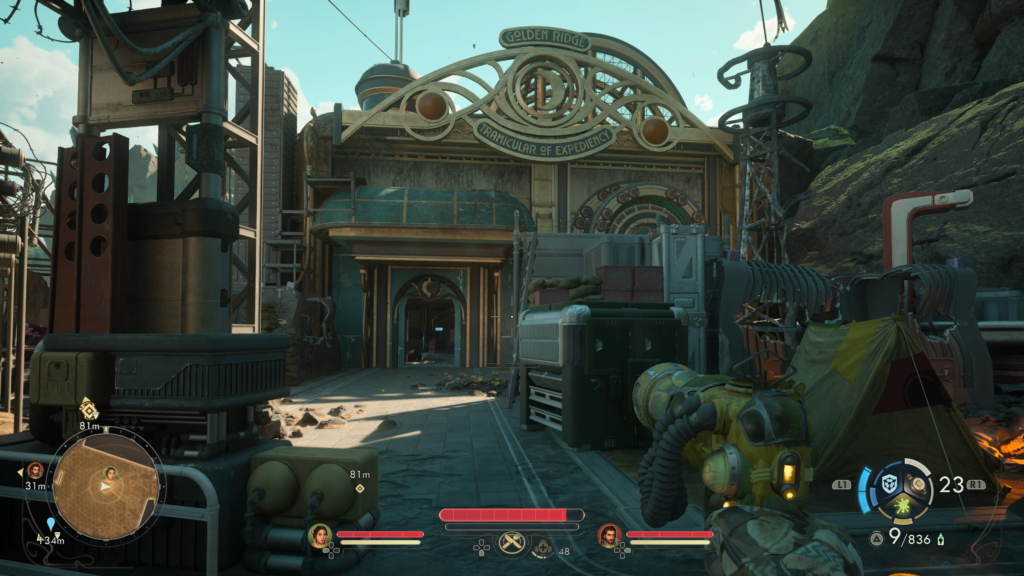Click the bearded male companion portrait in the bottom bar
Image resolution: width=1024 pixels, height=576 pixels.
click(x=609, y=536)
